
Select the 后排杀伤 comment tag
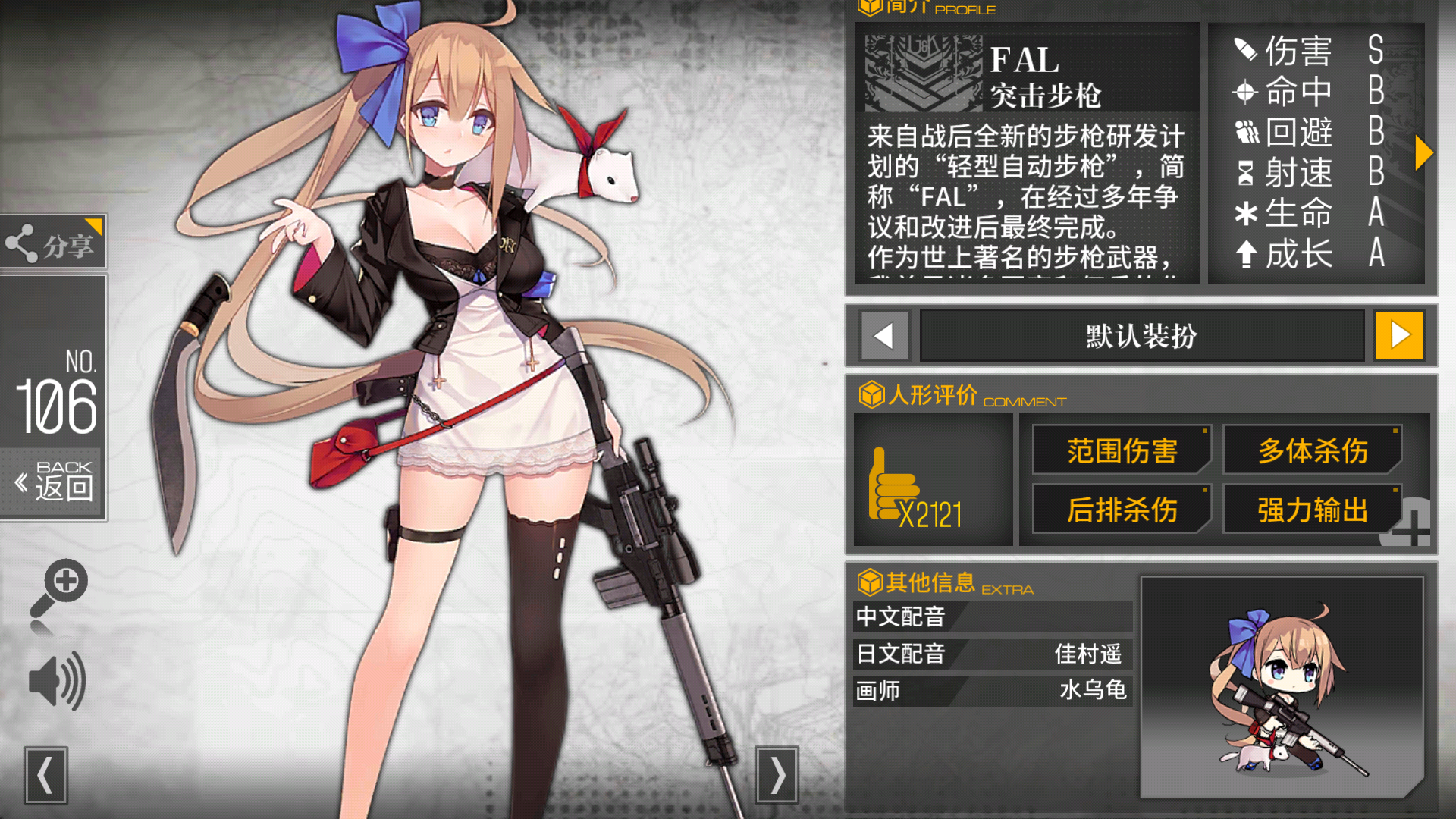1122,510
